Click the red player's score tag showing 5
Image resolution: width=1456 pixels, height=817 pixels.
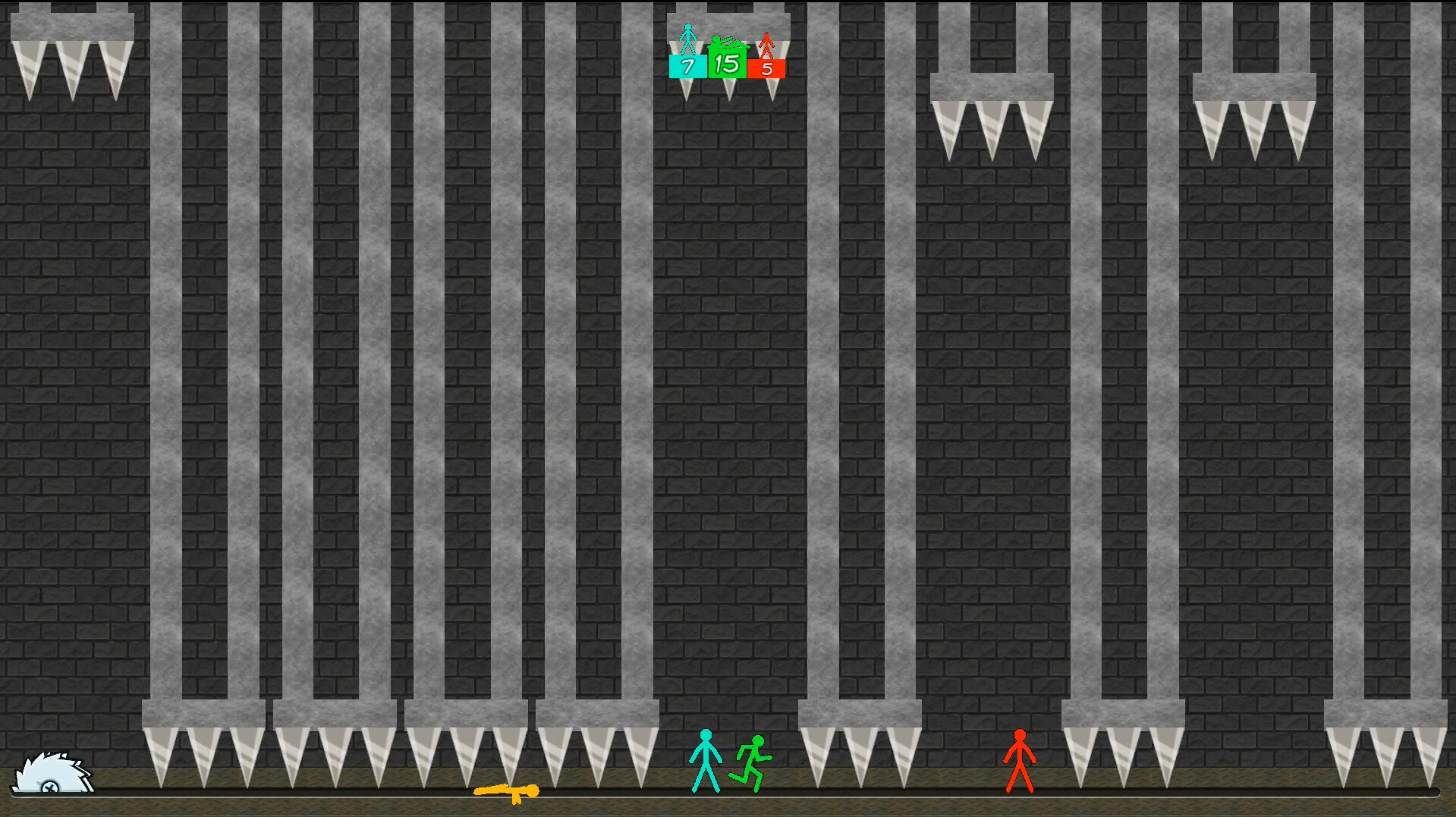[767, 68]
